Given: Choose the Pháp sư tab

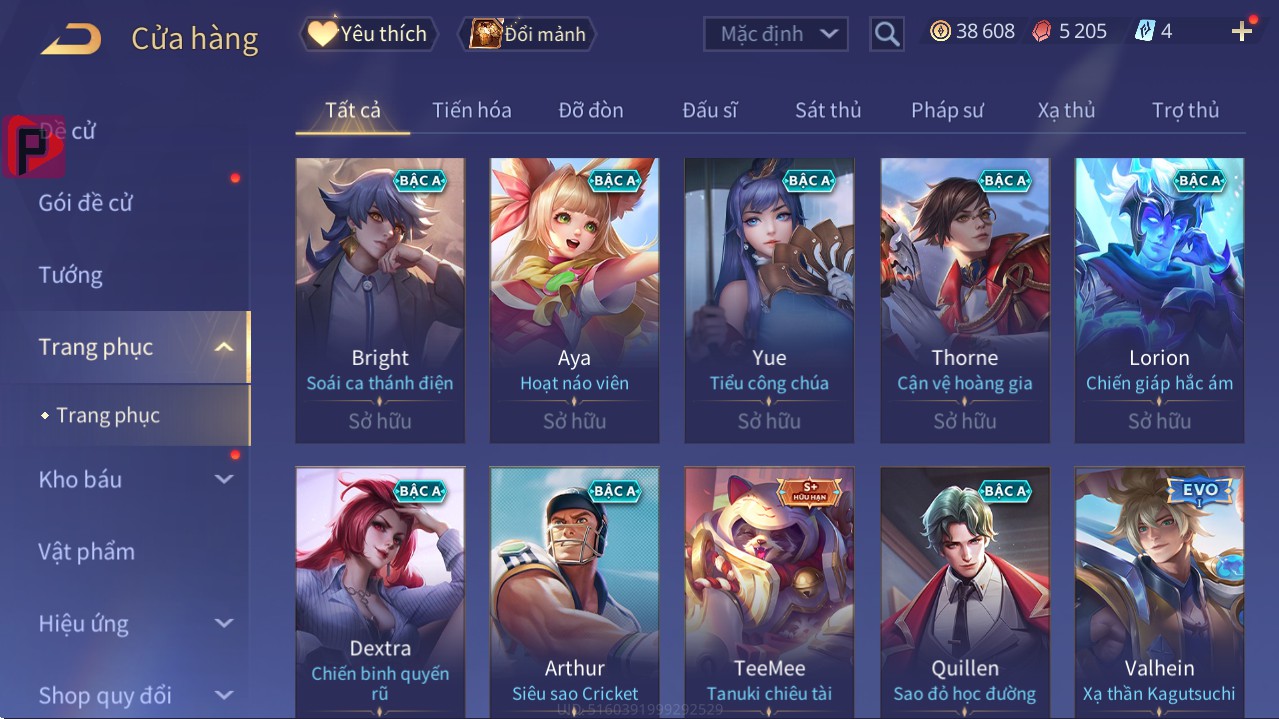Looking at the screenshot, I should (x=947, y=110).
